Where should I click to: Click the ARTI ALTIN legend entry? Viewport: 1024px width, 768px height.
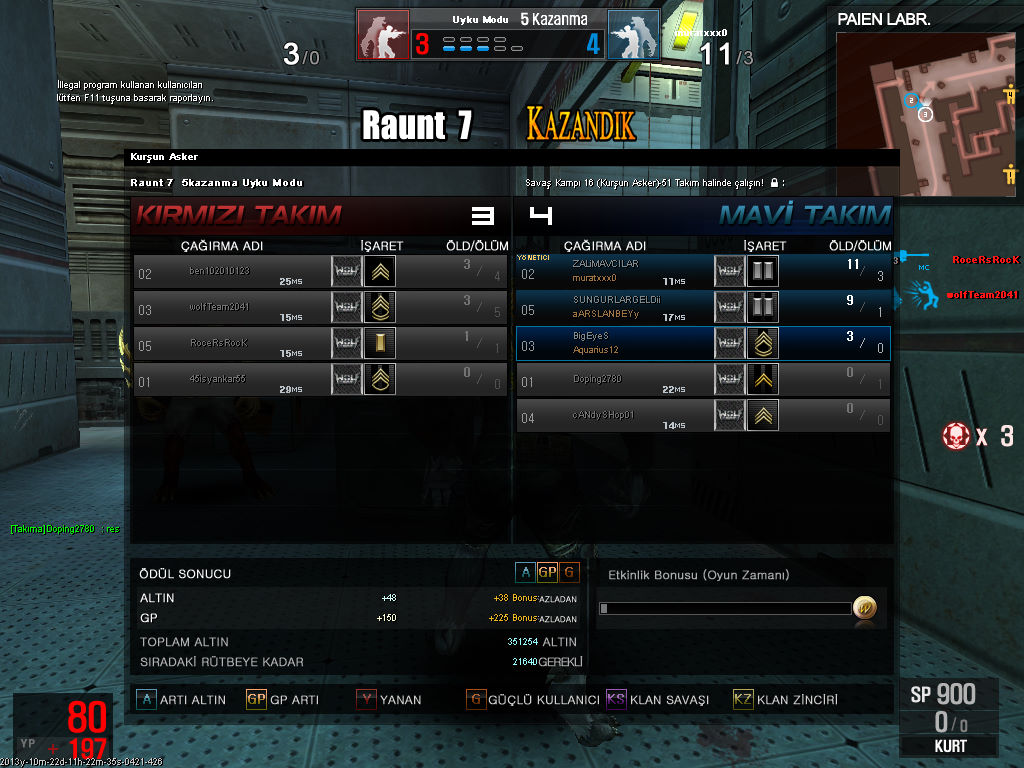(x=181, y=700)
